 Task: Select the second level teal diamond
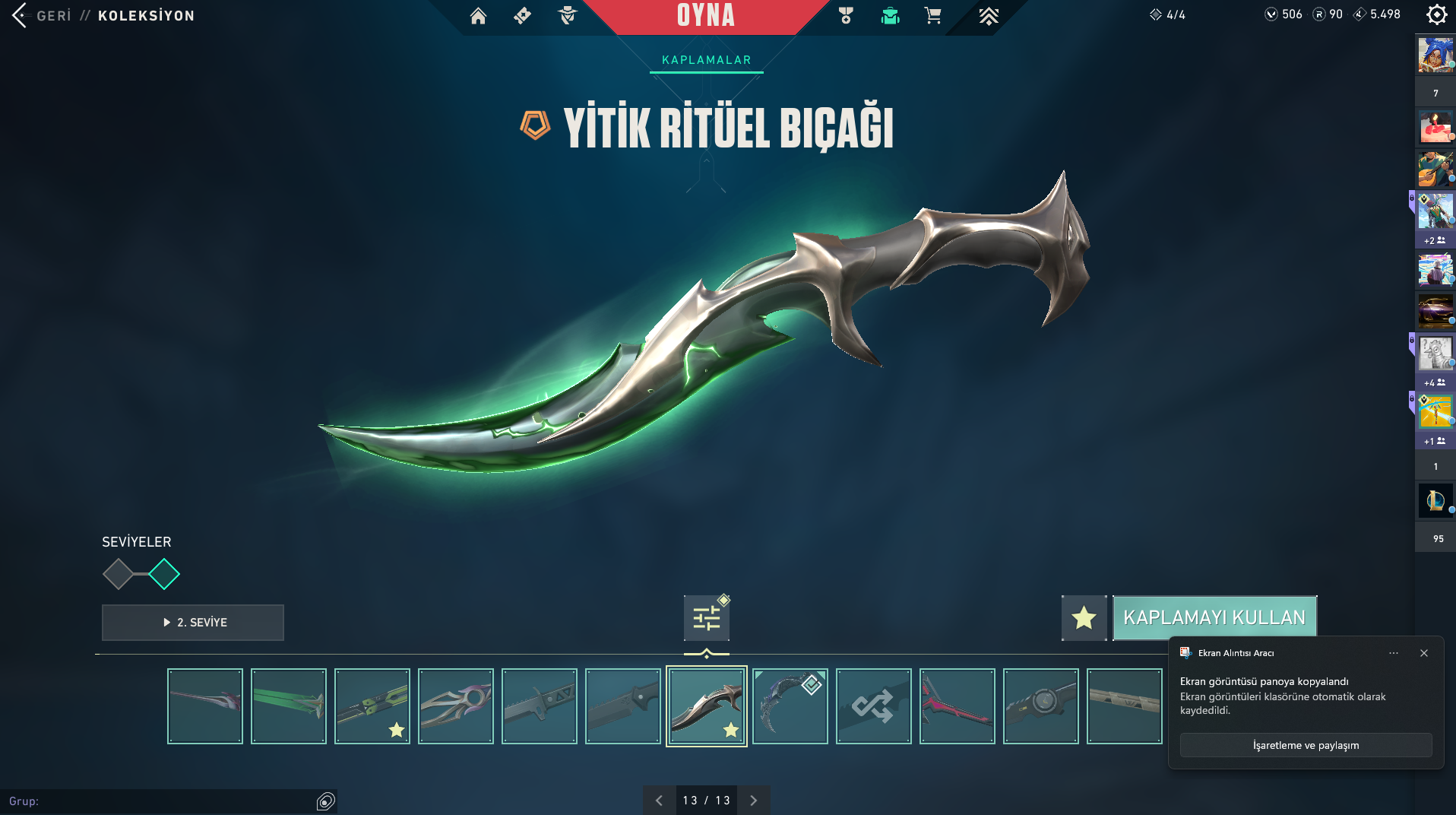pyautogui.click(x=164, y=574)
